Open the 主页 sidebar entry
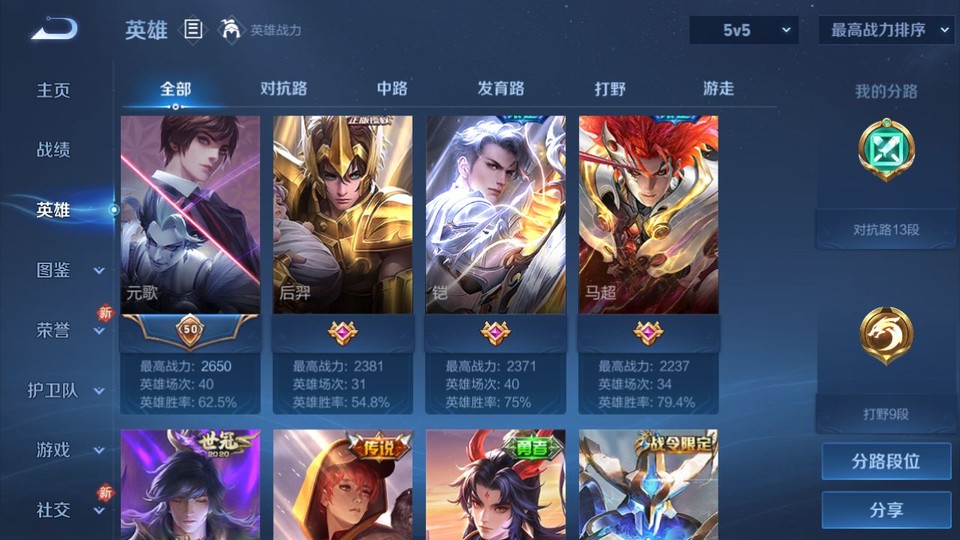960x540 pixels. (54, 90)
